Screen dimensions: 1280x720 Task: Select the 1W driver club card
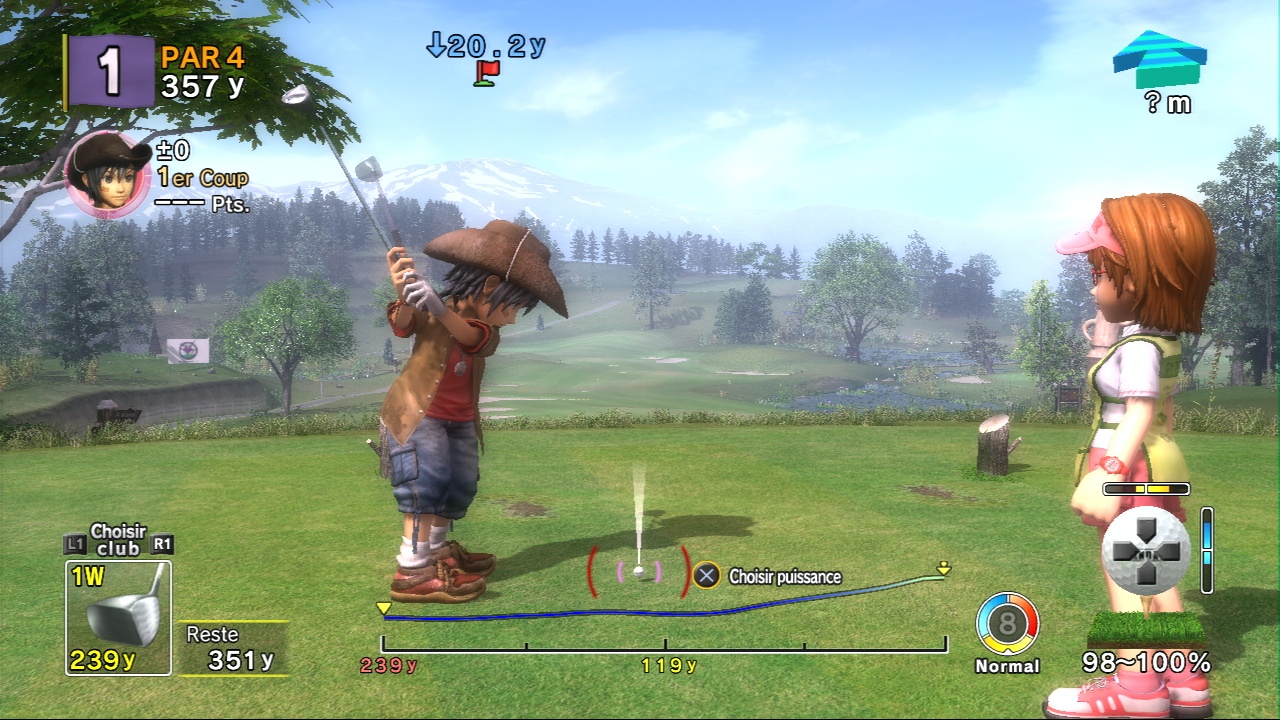(118, 616)
